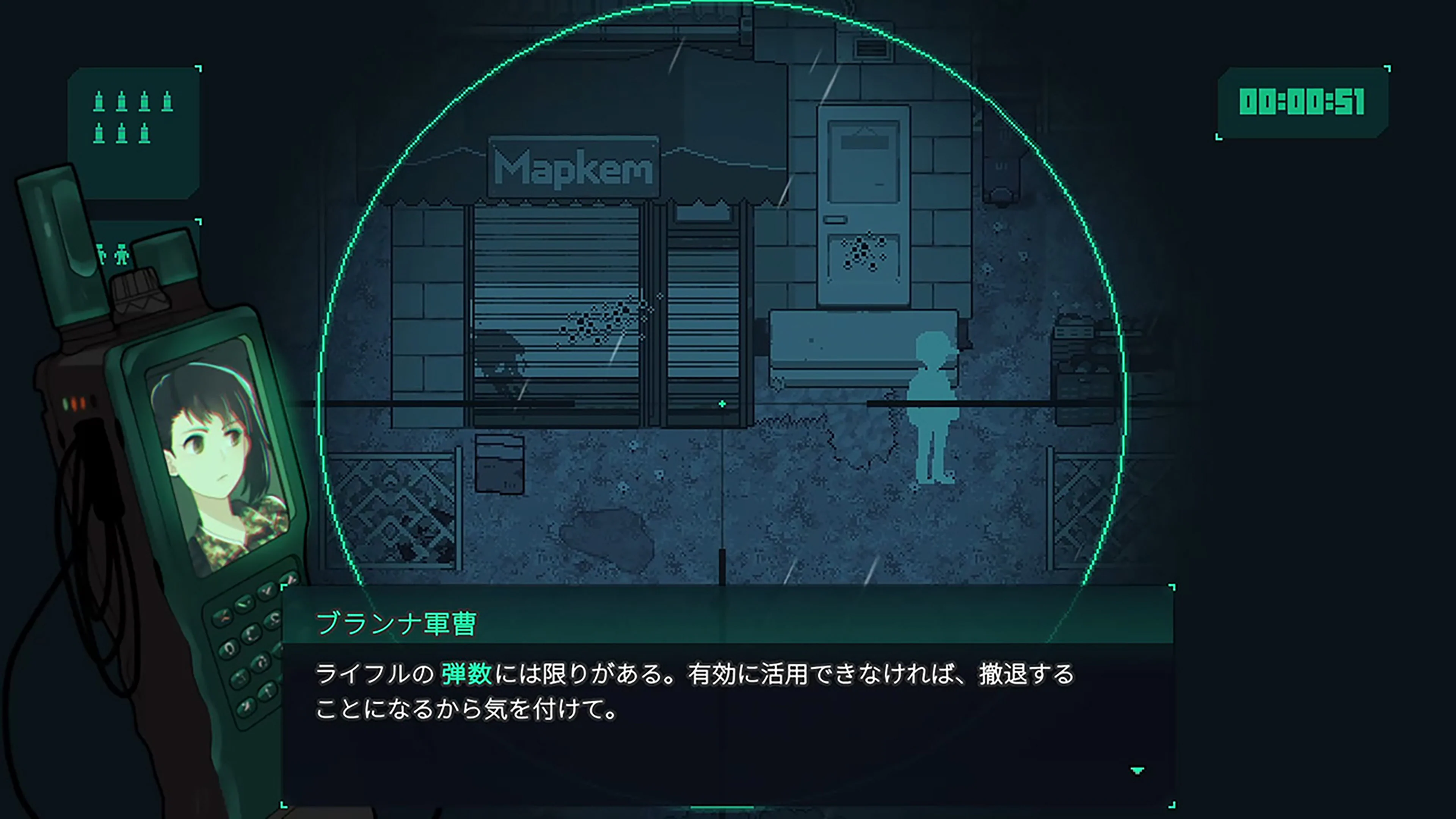Click the first bullet in the bottom ammo row
This screenshot has height=819, width=1456.
pyautogui.click(x=99, y=133)
